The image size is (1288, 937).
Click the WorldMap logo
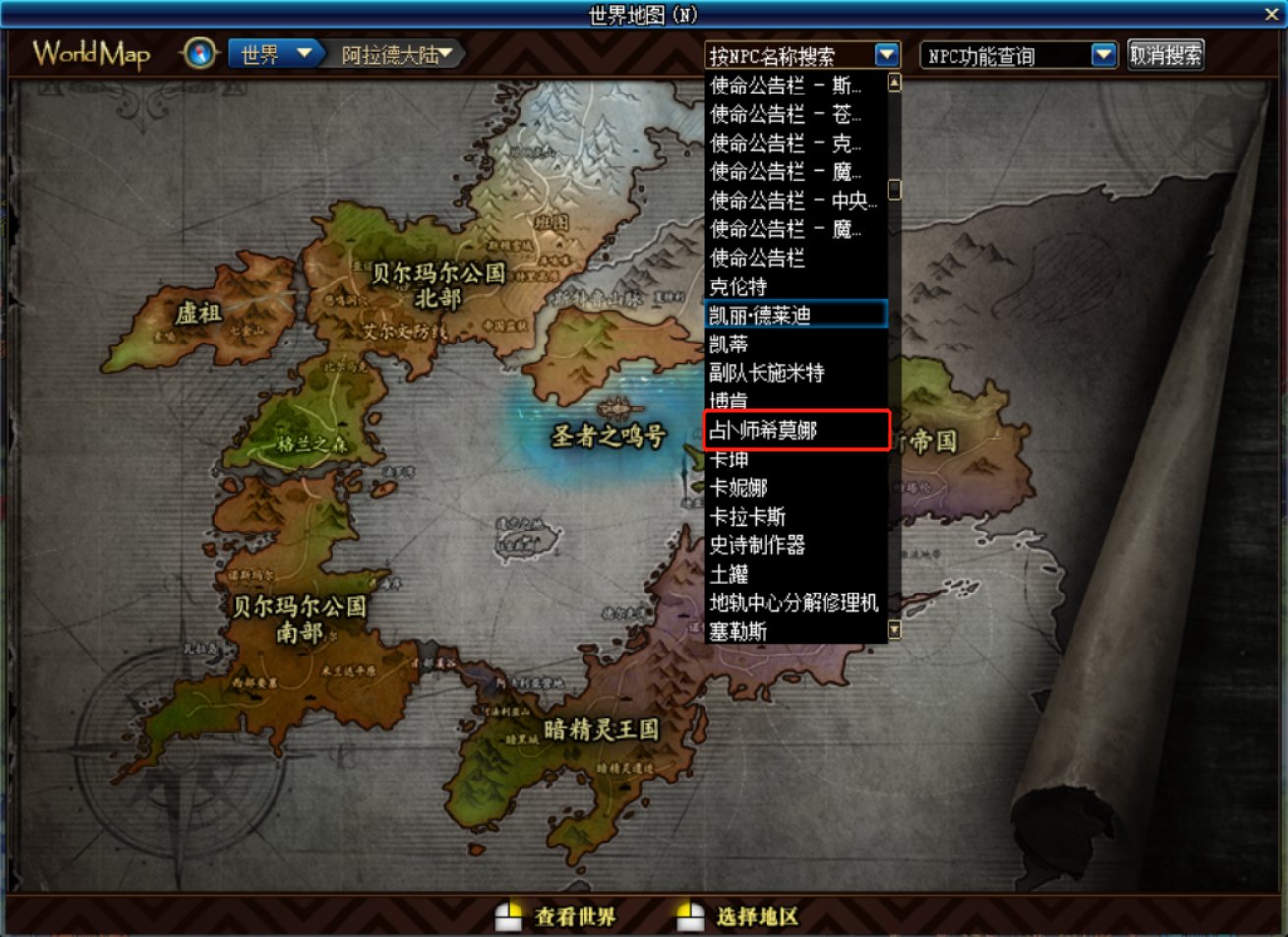point(92,54)
